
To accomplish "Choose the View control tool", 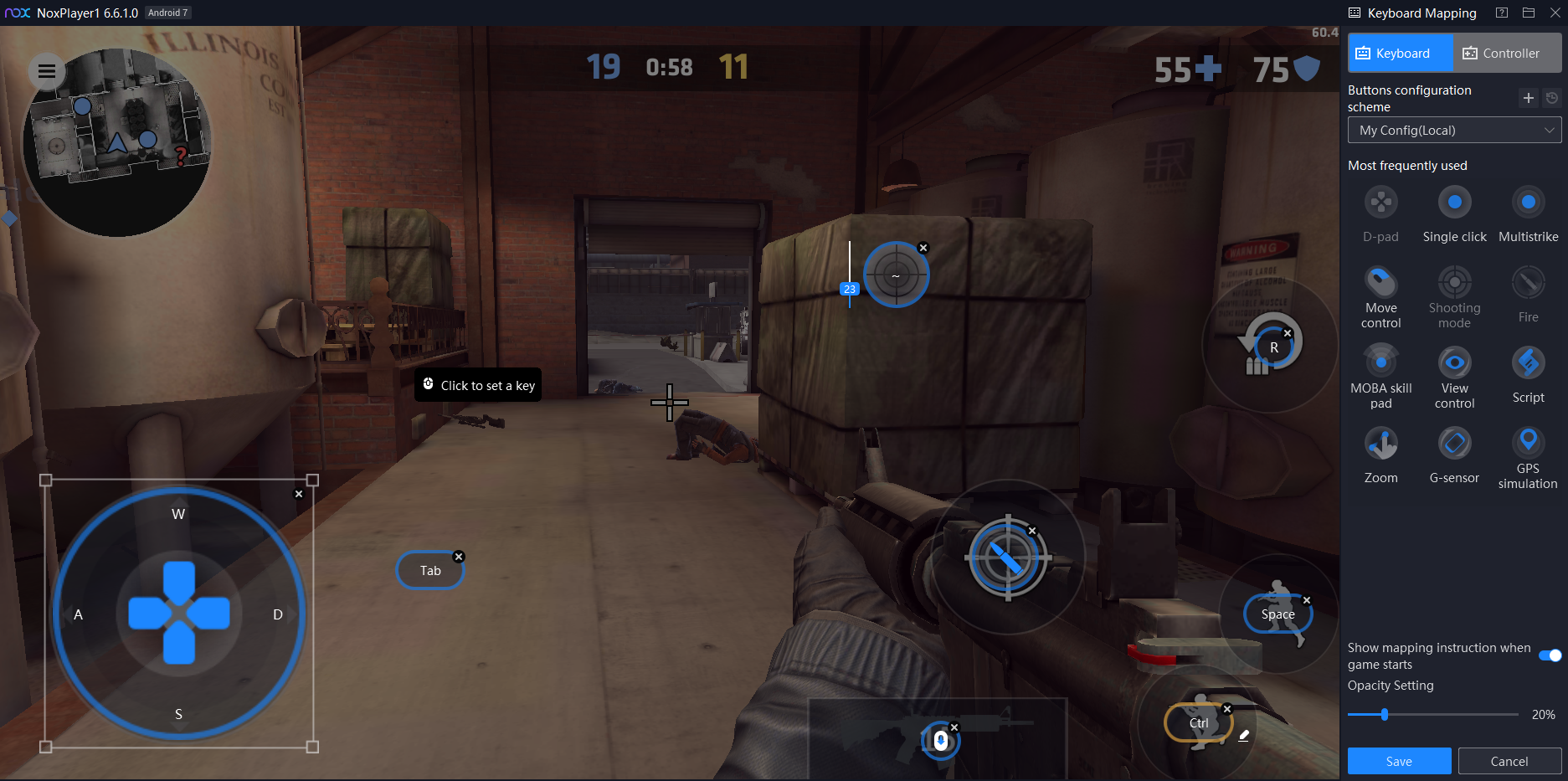I will tap(1454, 363).
